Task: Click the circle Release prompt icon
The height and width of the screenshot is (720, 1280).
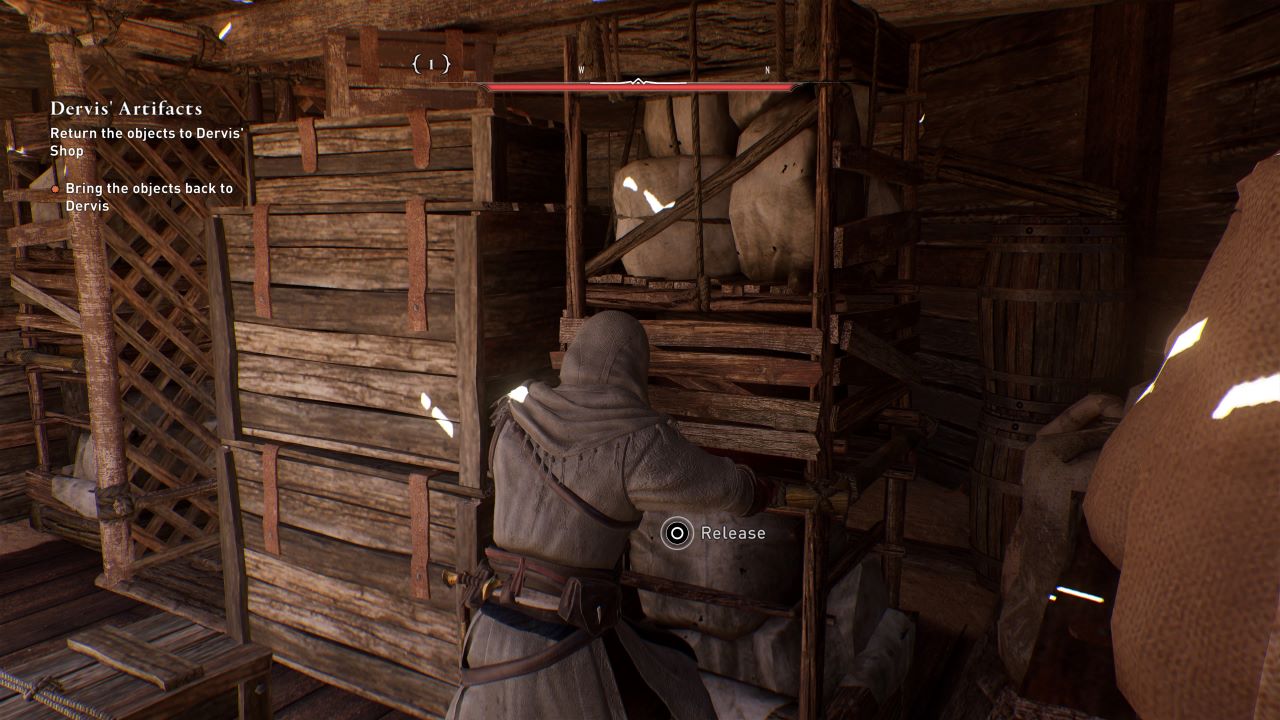Action: (676, 532)
